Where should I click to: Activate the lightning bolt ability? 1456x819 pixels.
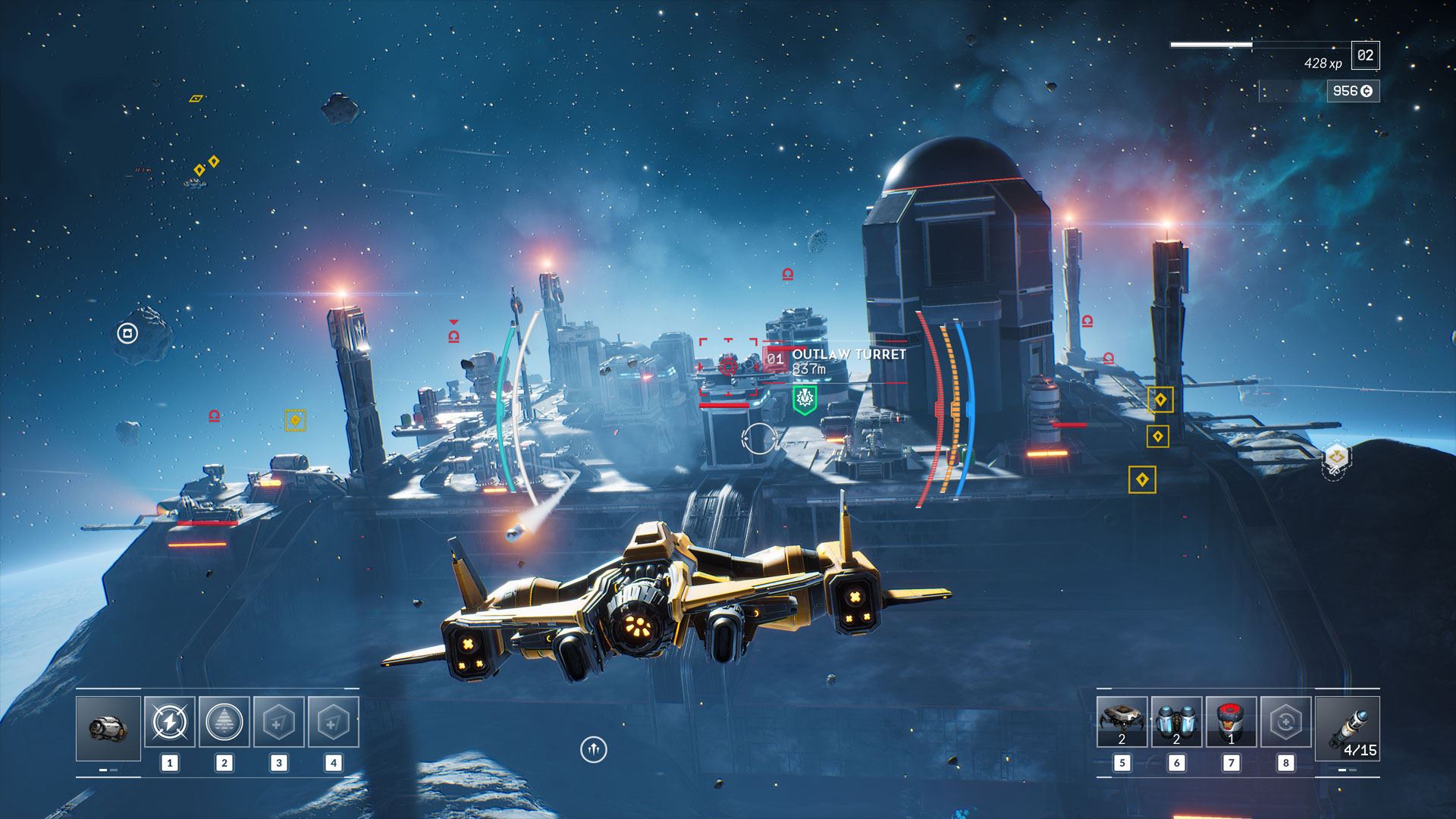click(x=170, y=722)
